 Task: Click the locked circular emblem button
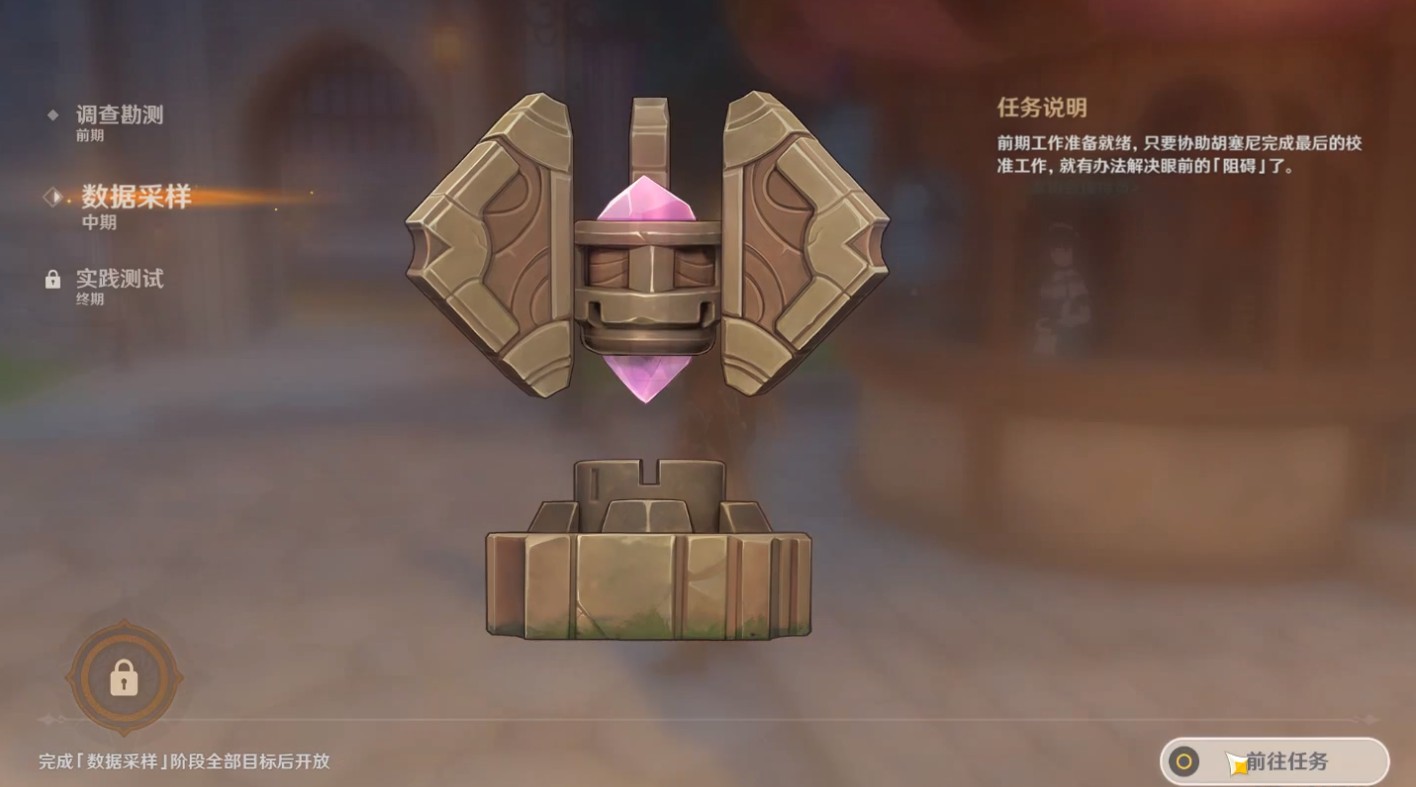[x=124, y=679]
